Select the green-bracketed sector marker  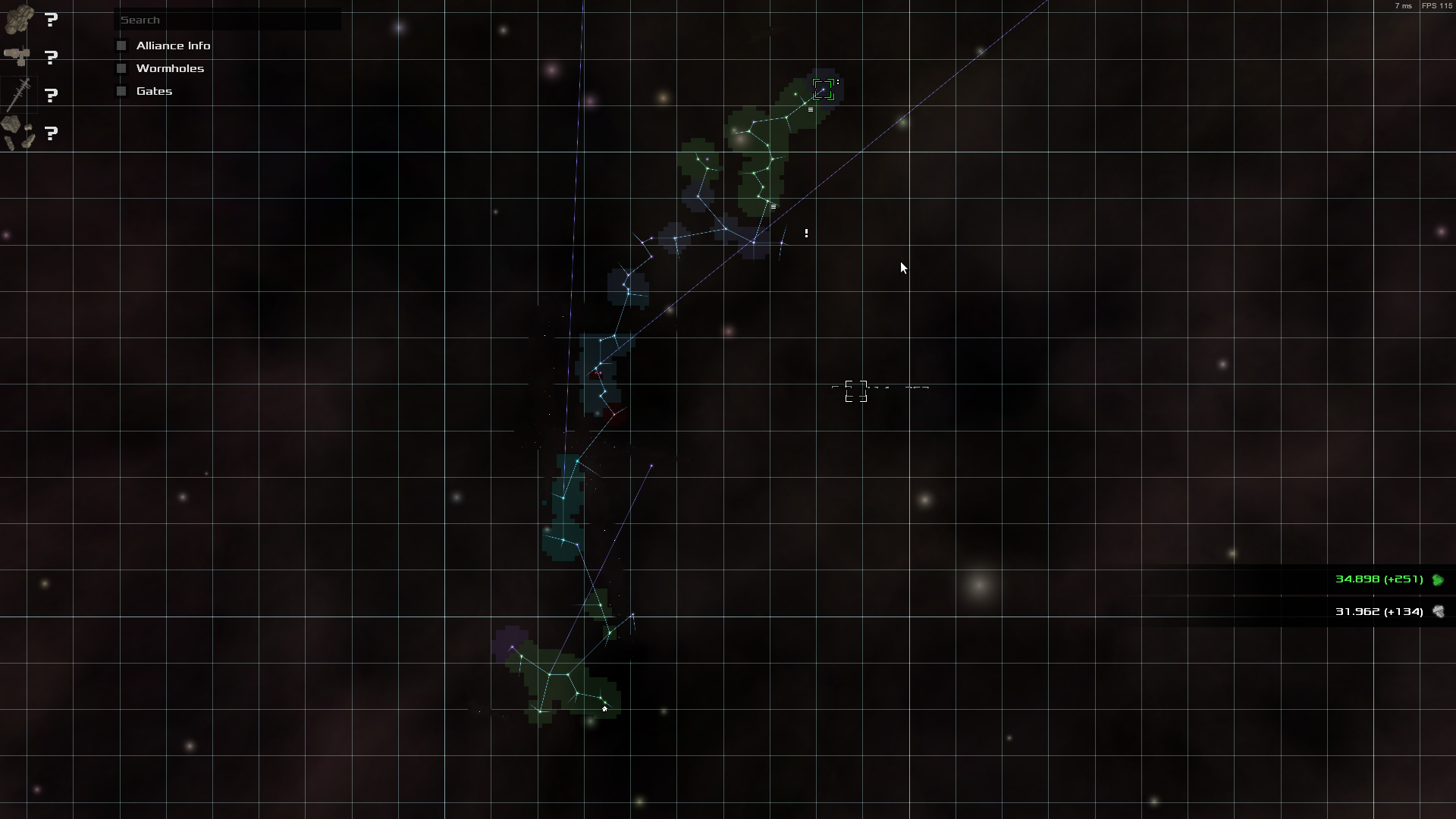pyautogui.click(x=823, y=89)
